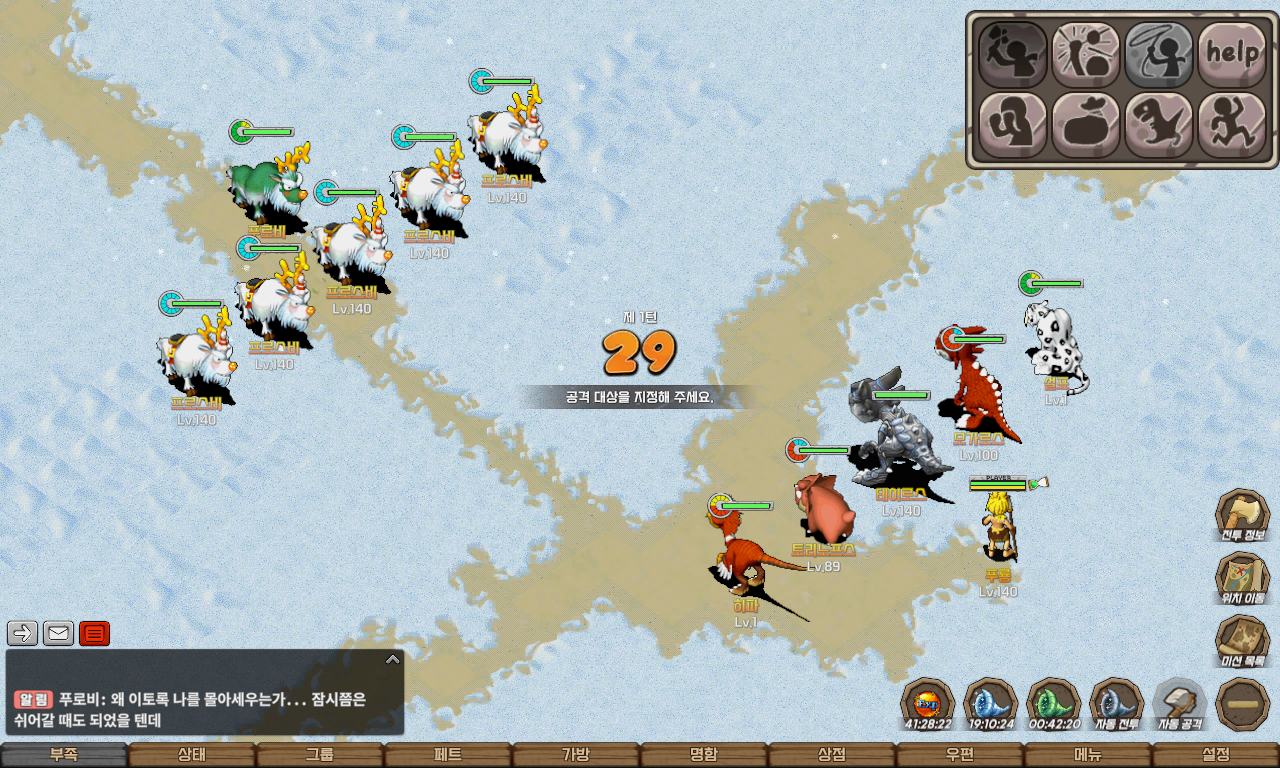Screen dimensions: 1280x768
Task: Choose the guard command icon
Action: pos(1012,126)
